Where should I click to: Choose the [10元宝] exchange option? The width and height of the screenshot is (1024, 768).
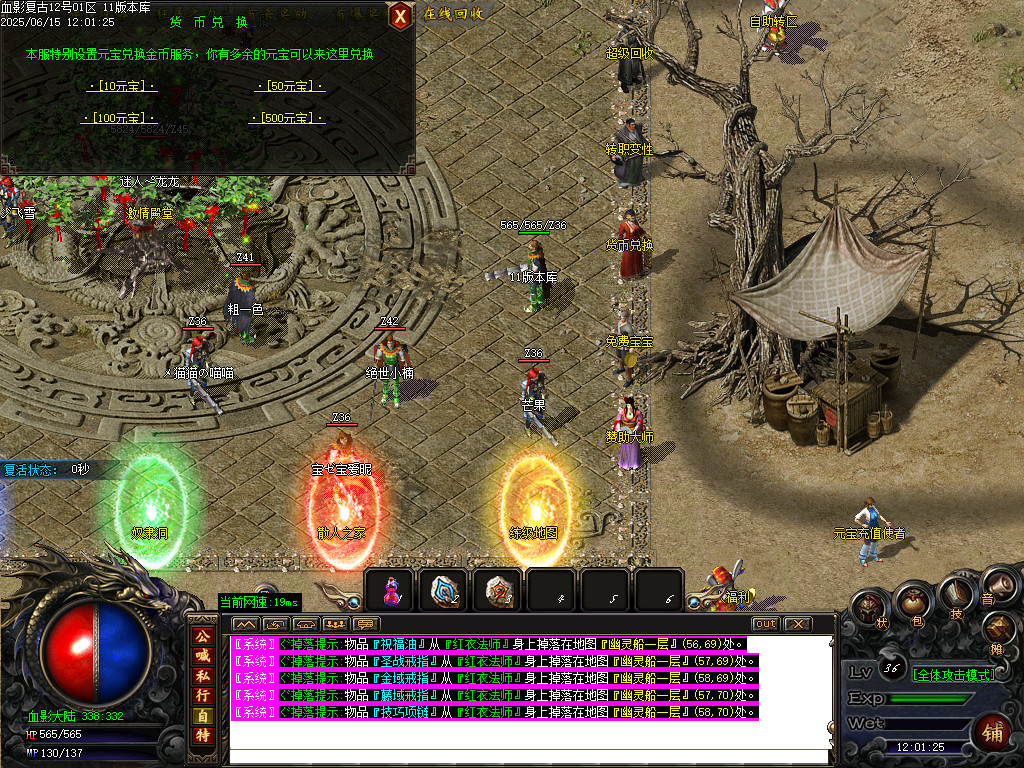click(x=122, y=86)
